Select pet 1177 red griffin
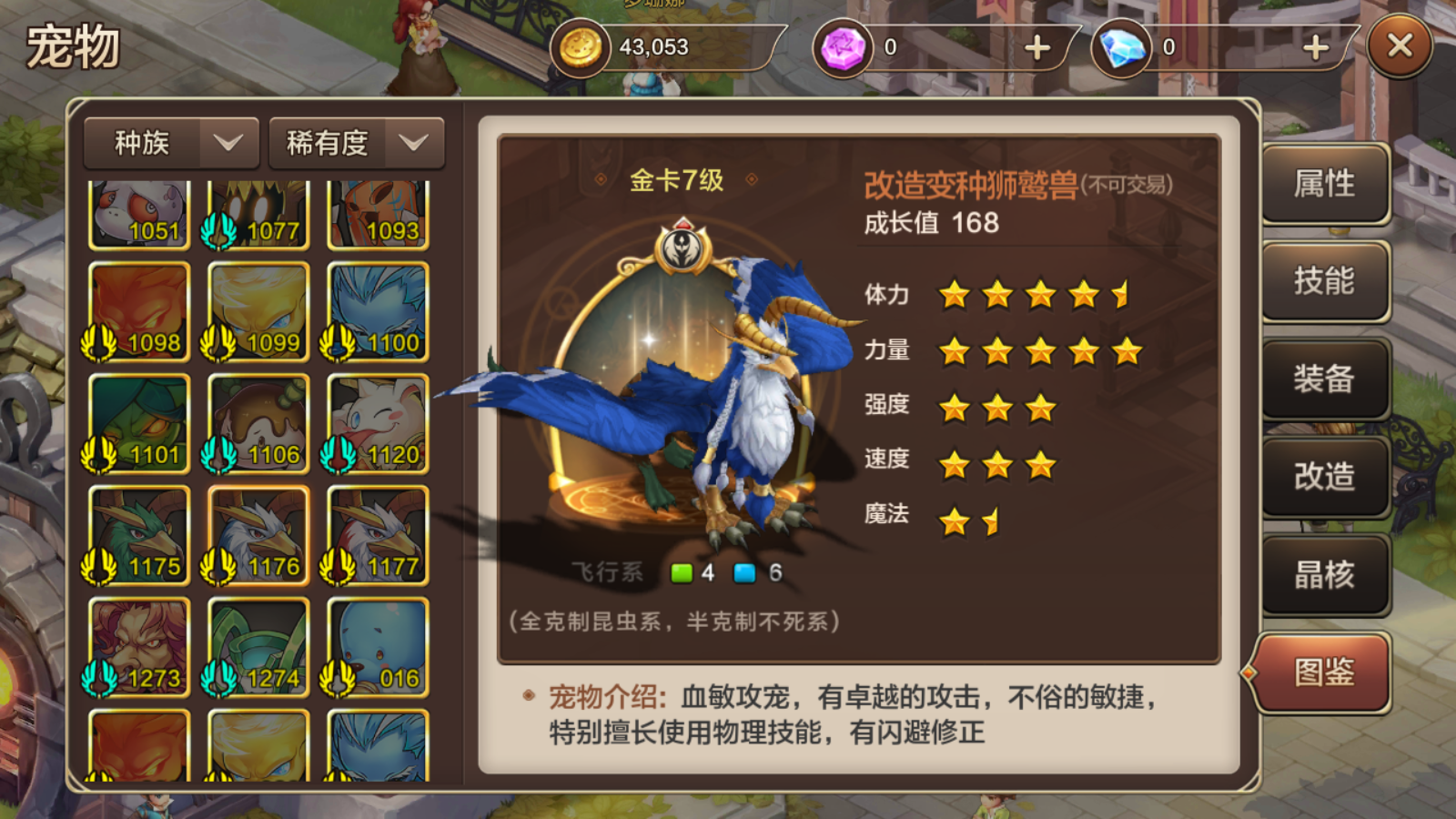This screenshot has width=1456, height=819. point(378,535)
